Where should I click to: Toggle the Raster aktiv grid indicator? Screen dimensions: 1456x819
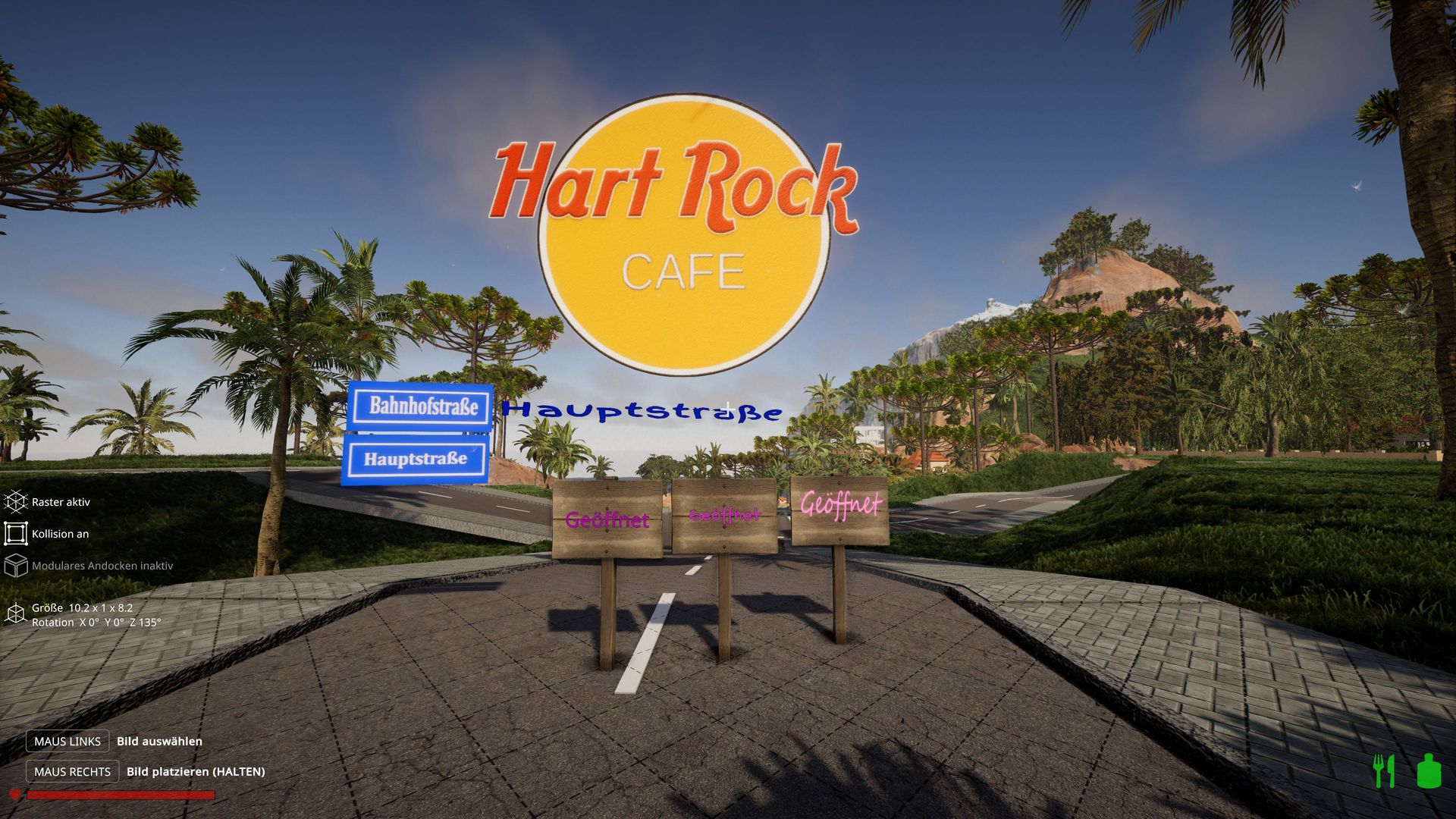point(15,502)
